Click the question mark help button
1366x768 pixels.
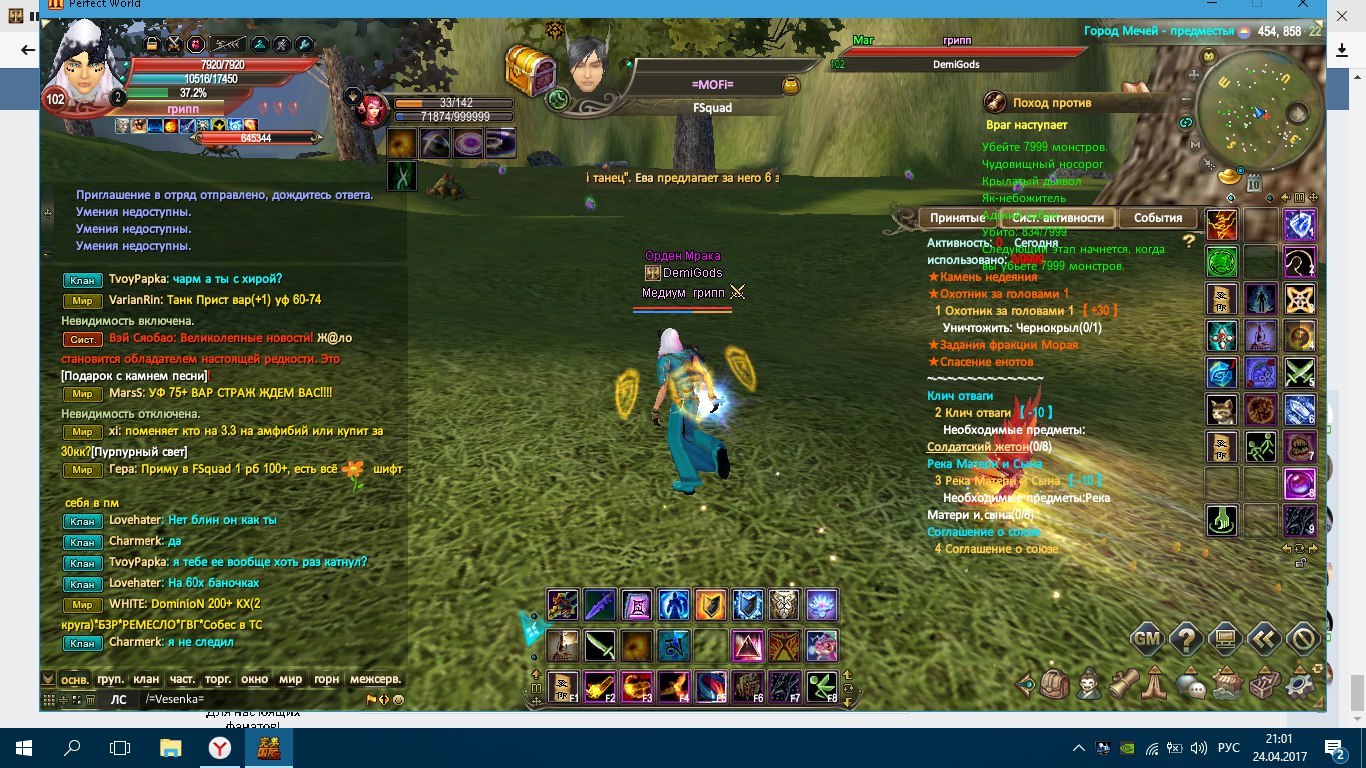1186,638
